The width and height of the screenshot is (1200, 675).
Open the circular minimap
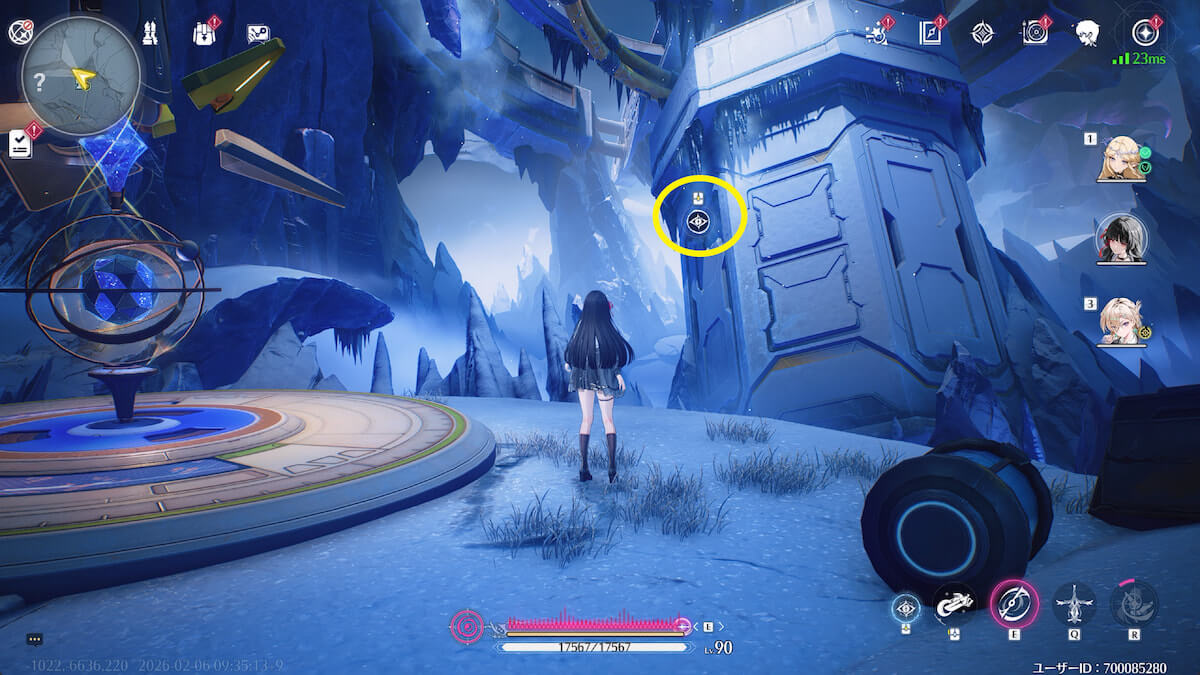80,77
